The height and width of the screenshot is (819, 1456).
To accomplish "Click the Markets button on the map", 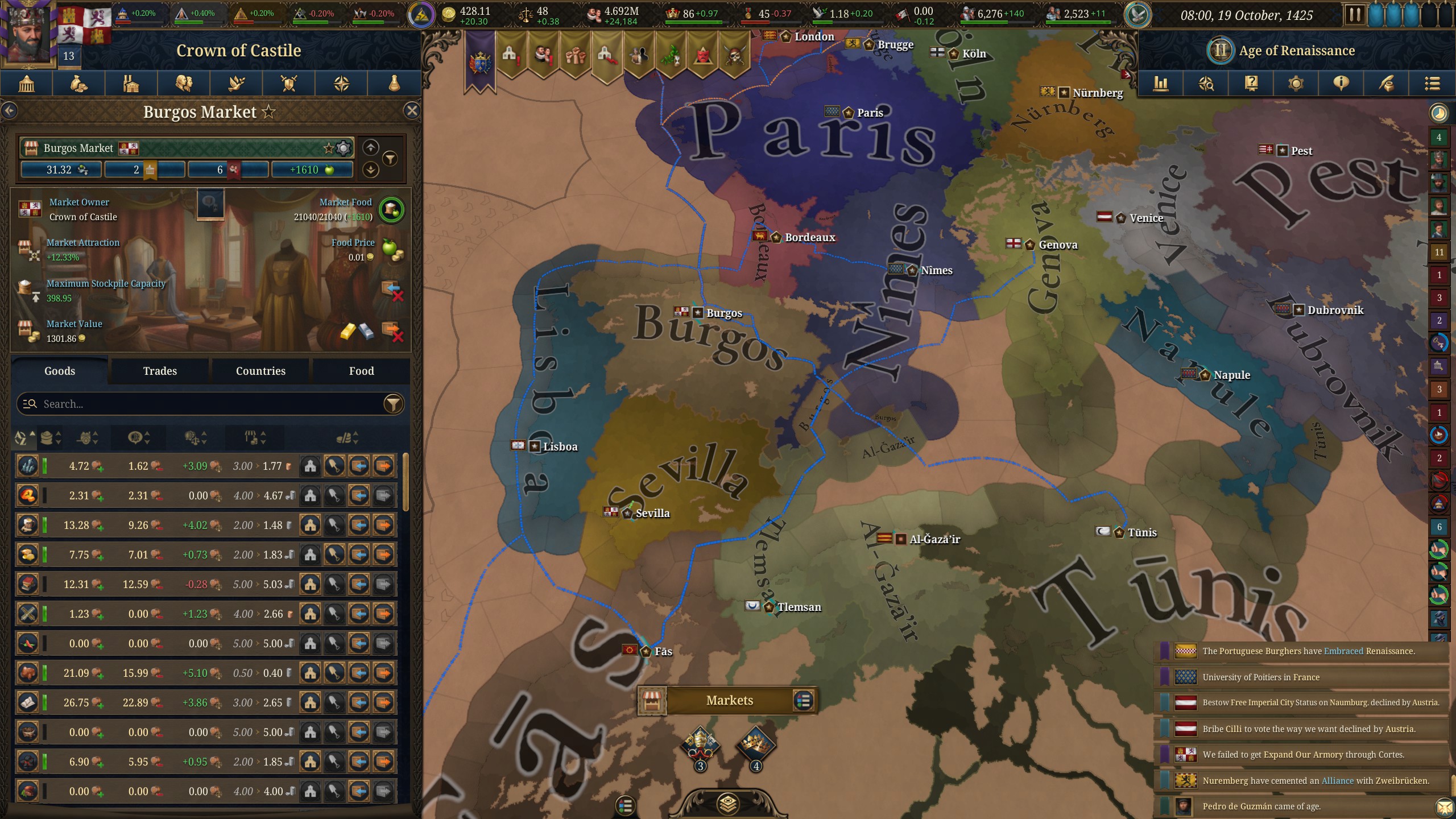I will point(730,700).
